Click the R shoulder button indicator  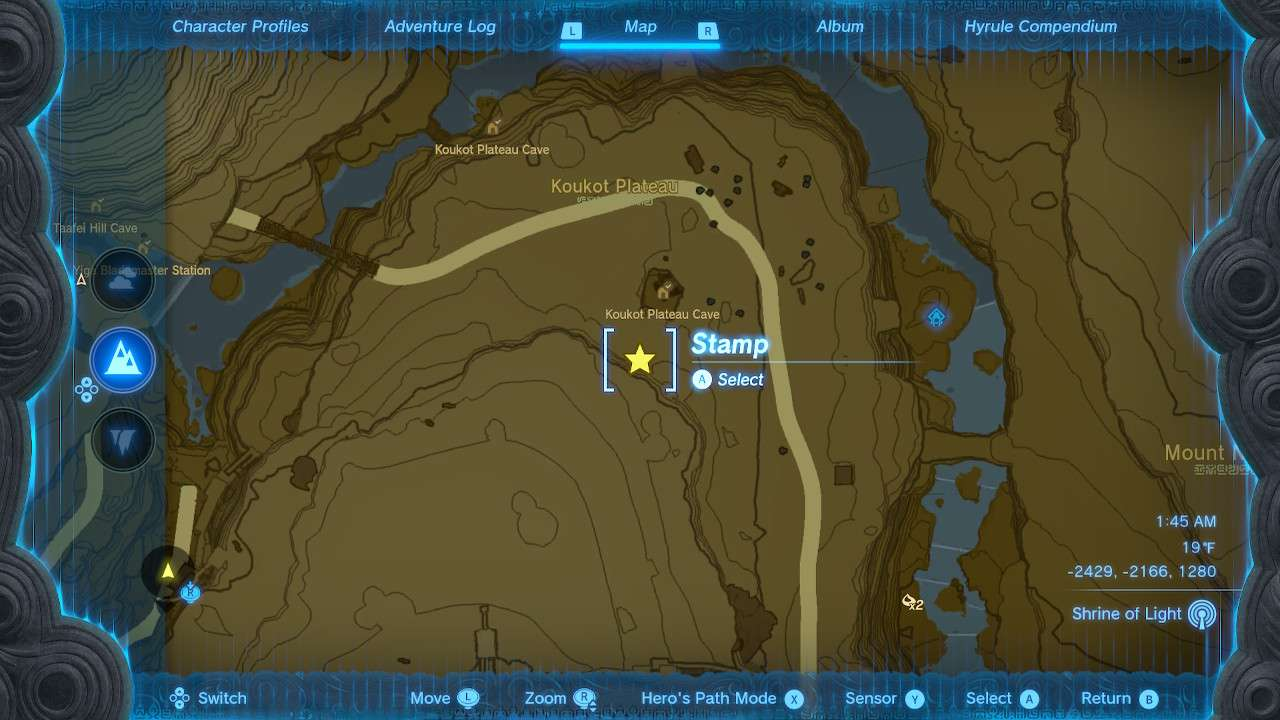pyautogui.click(x=707, y=31)
